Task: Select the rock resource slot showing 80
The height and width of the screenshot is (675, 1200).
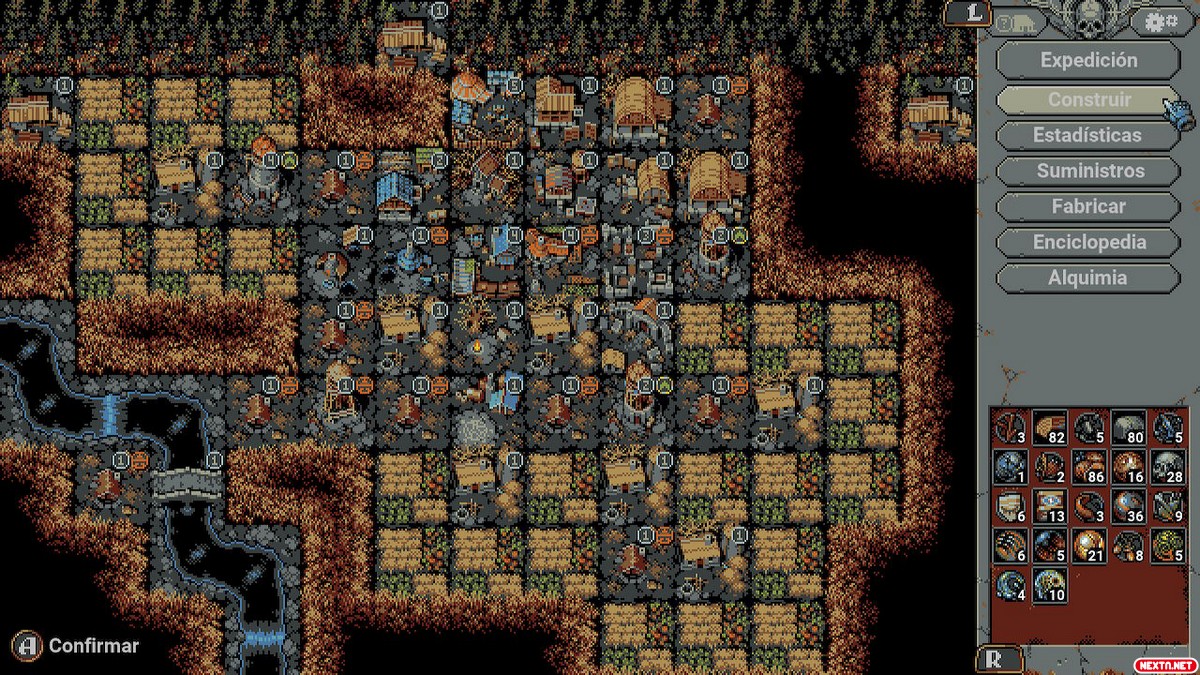Action: (1127, 427)
